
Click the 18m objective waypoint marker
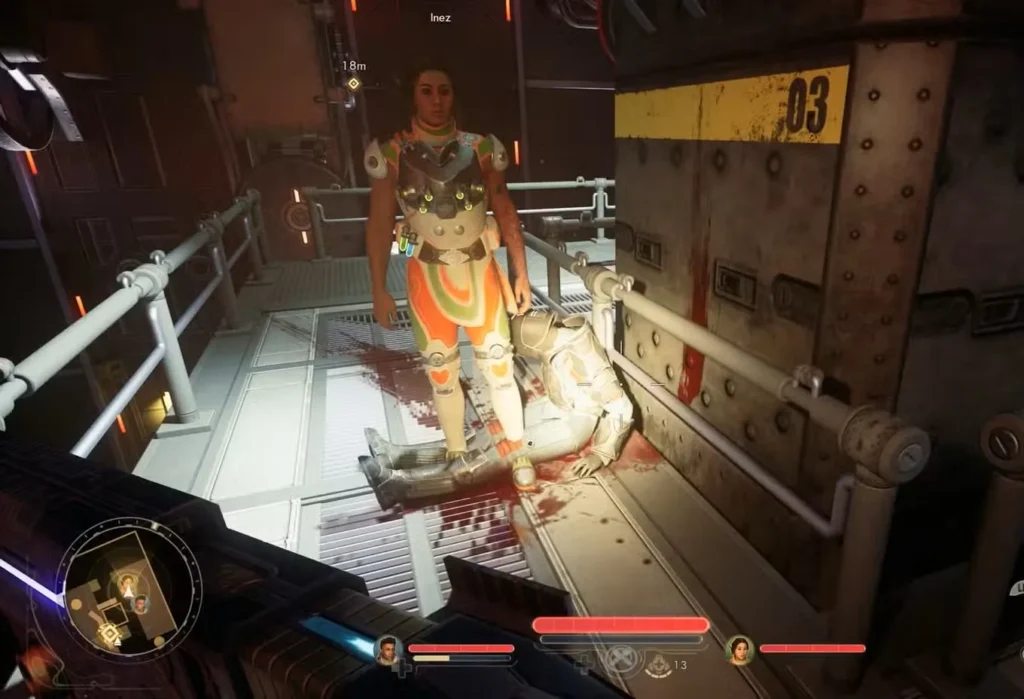pos(353,83)
